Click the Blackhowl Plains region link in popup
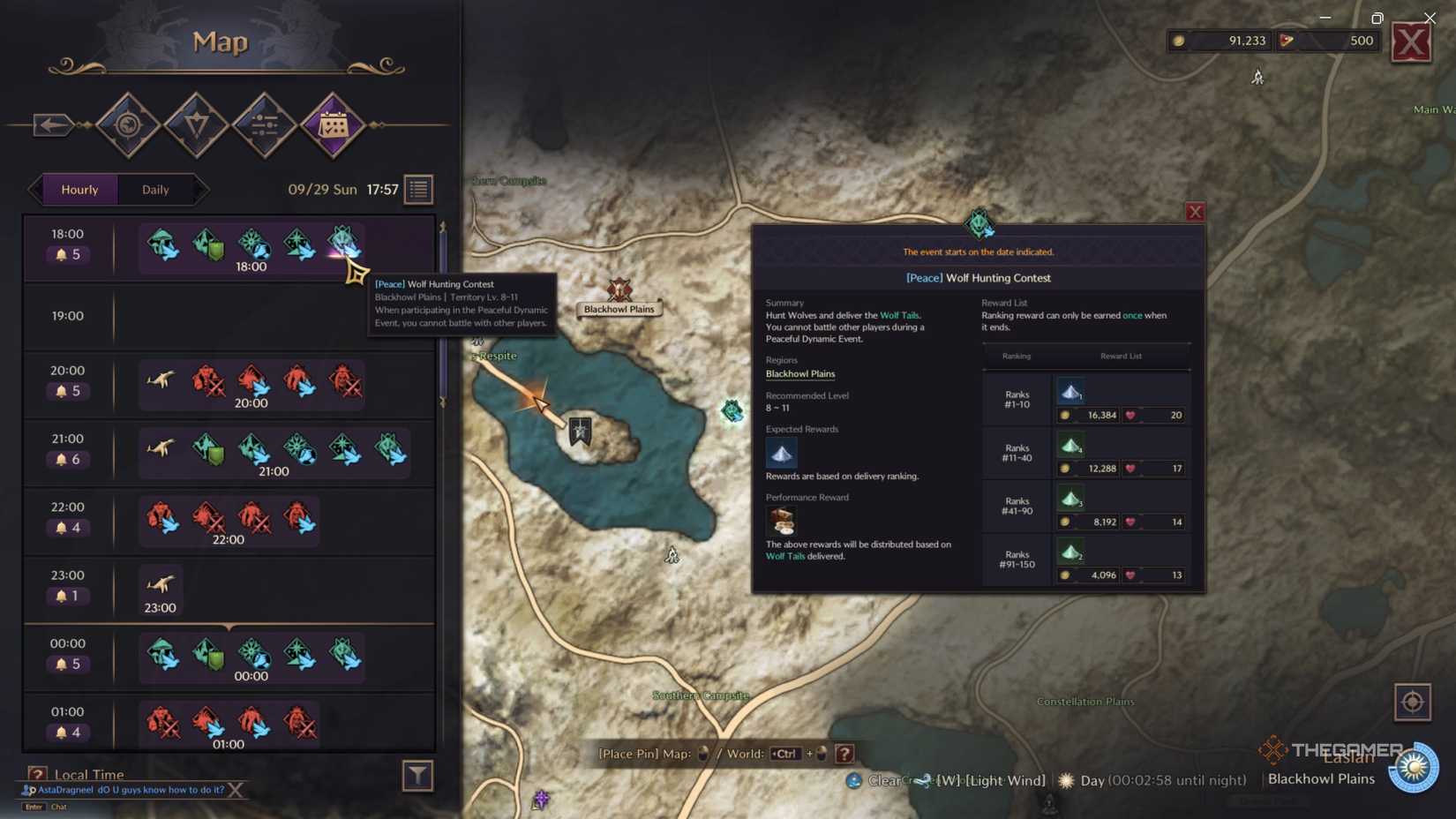Image resolution: width=1456 pixels, height=819 pixels. point(799,373)
